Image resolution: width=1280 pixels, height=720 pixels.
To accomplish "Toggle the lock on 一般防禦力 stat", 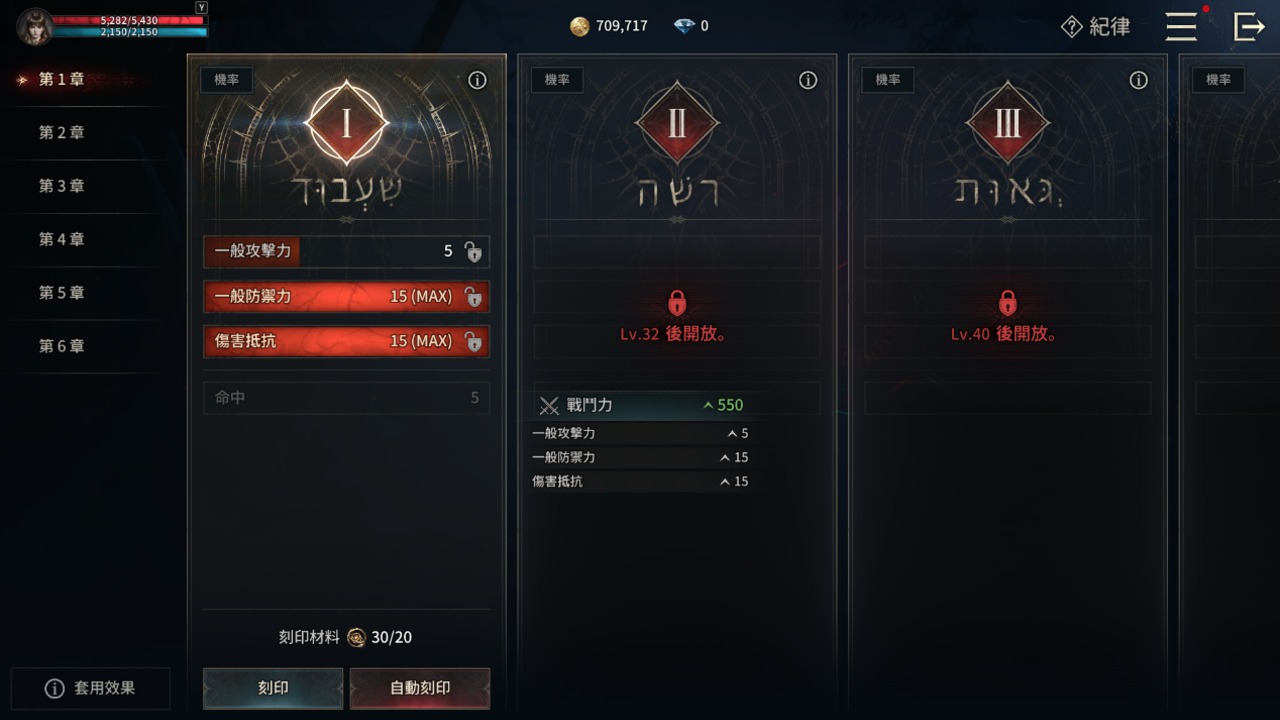I will pos(473,297).
